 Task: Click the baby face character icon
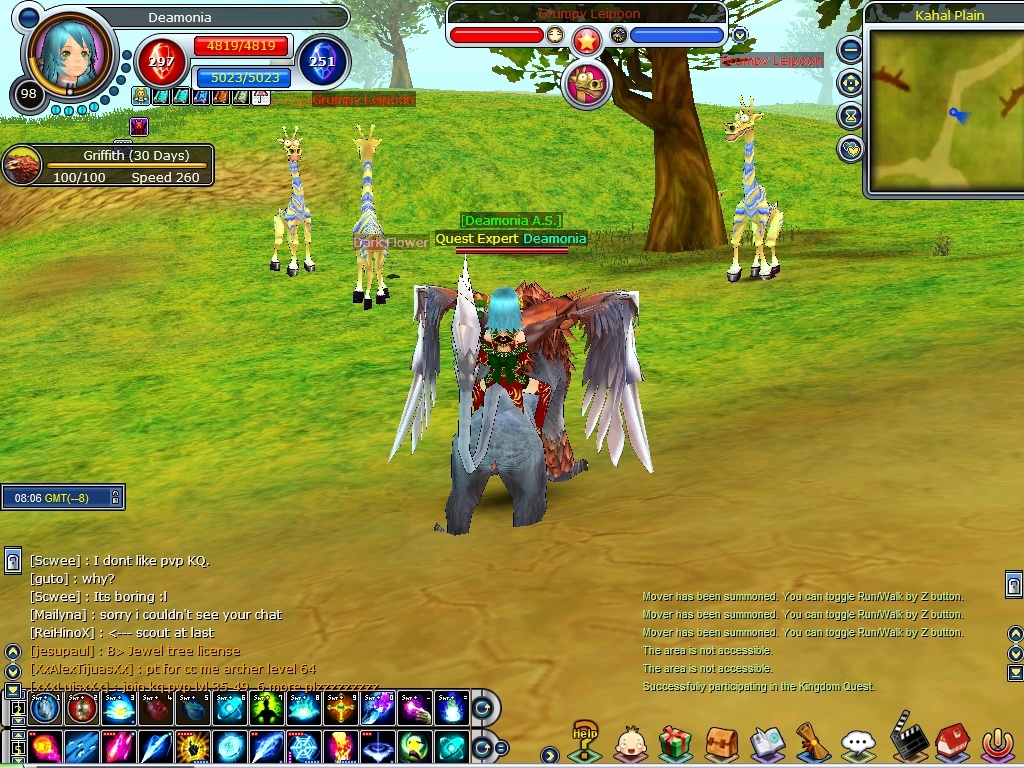(x=630, y=743)
